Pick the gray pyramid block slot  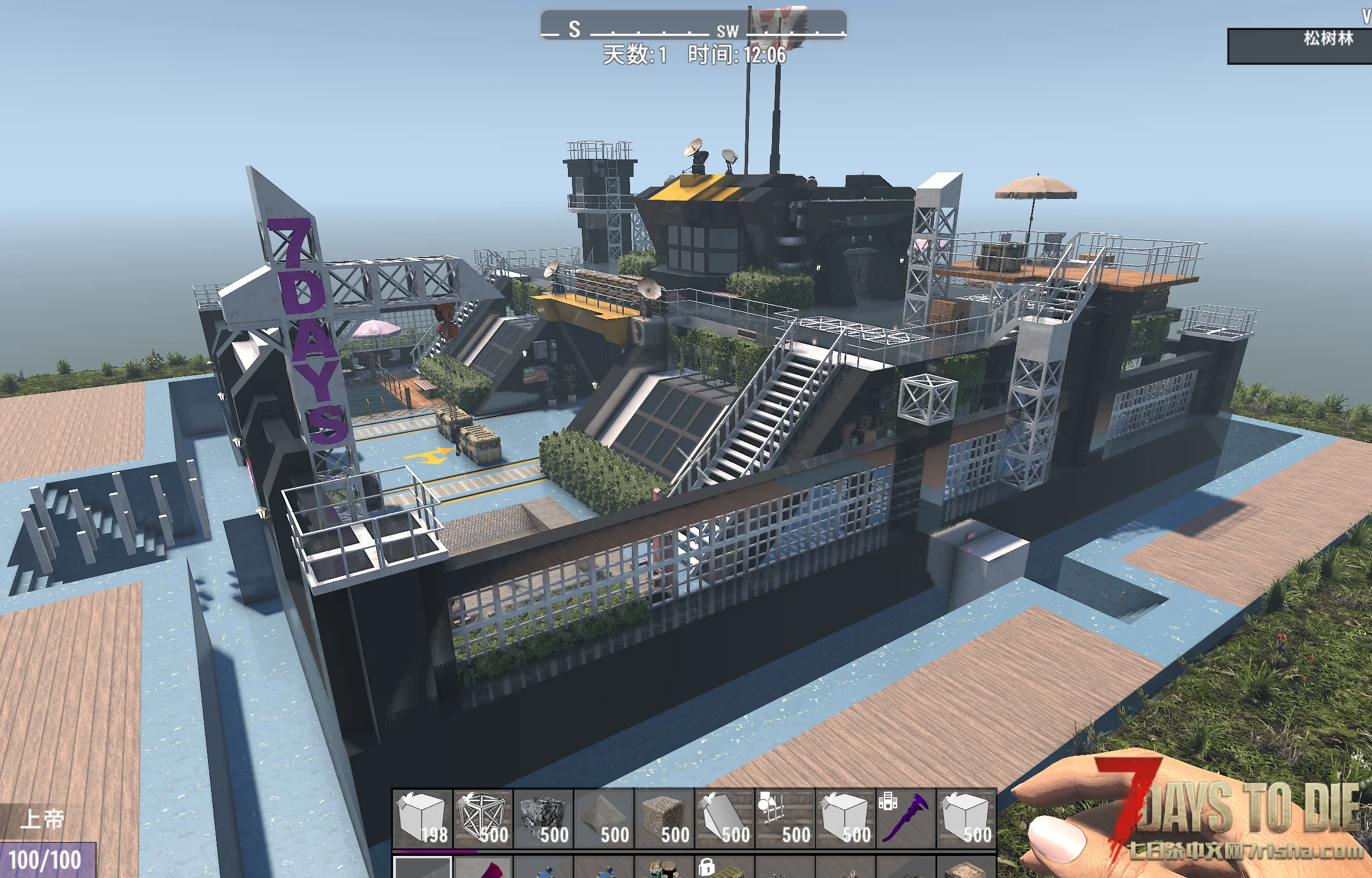click(x=603, y=818)
